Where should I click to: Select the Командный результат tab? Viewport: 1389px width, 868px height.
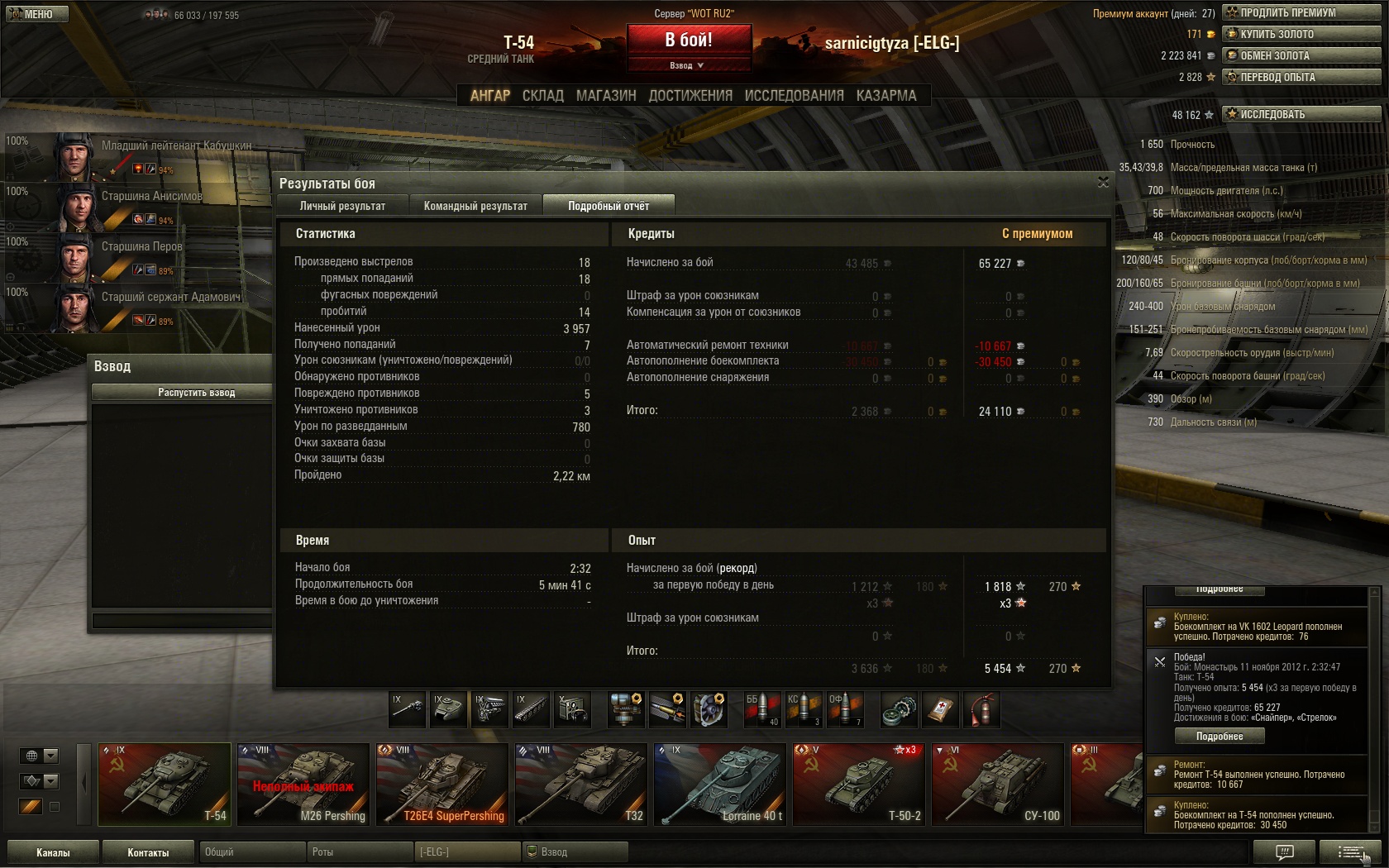tap(475, 206)
